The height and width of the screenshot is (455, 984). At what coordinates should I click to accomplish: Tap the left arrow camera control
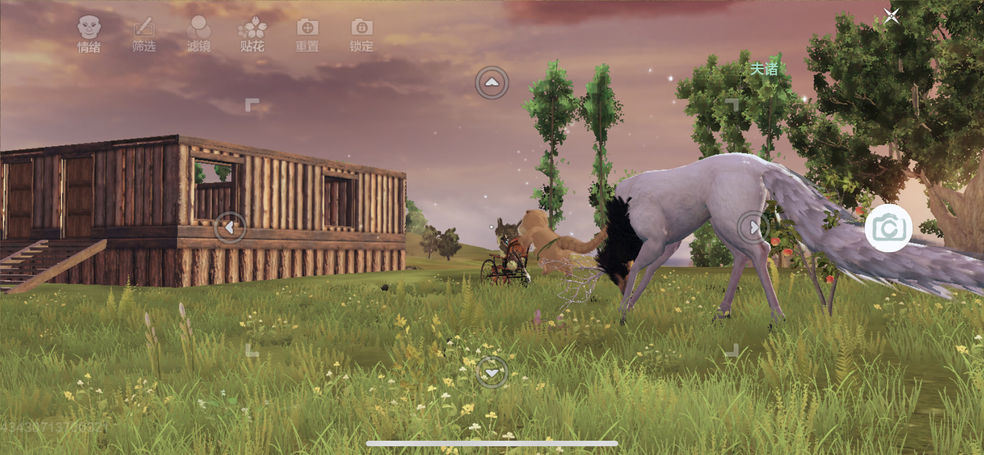tap(230, 227)
